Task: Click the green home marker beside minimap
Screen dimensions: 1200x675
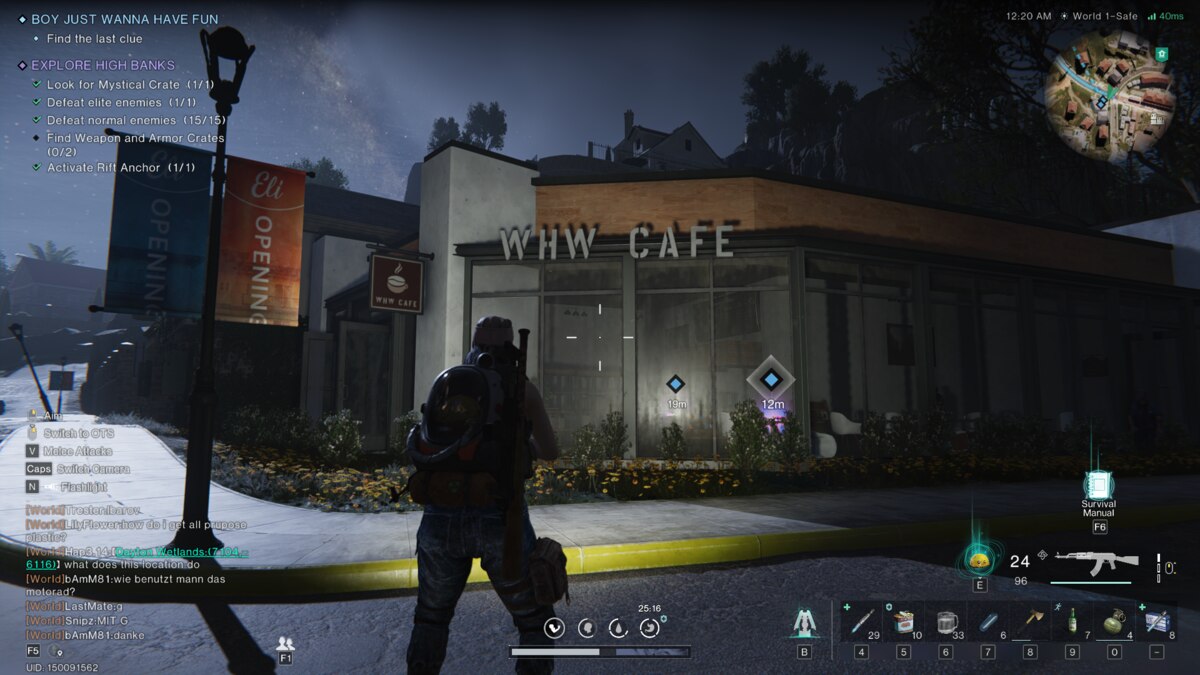Action: pyautogui.click(x=1161, y=53)
